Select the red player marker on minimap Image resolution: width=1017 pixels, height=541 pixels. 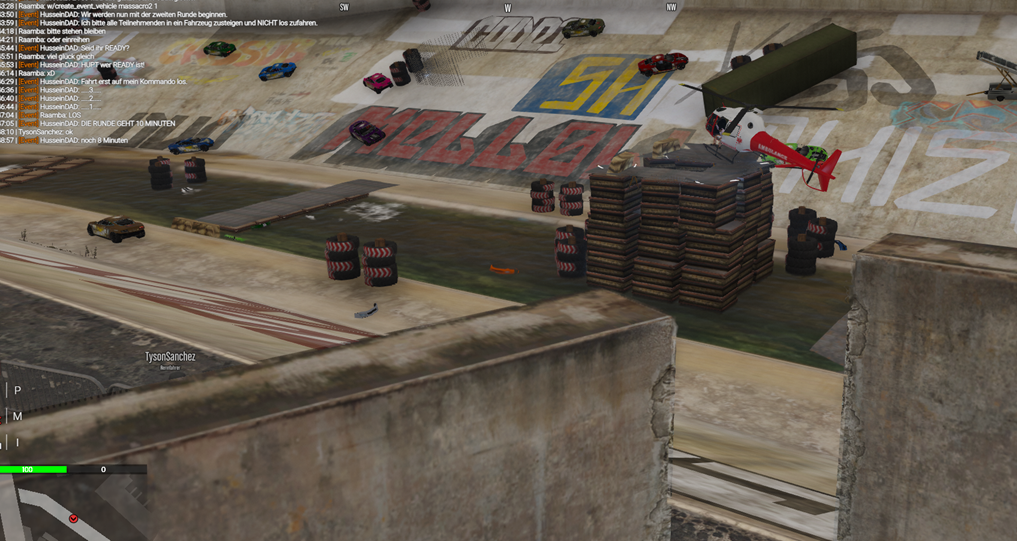tap(73, 518)
